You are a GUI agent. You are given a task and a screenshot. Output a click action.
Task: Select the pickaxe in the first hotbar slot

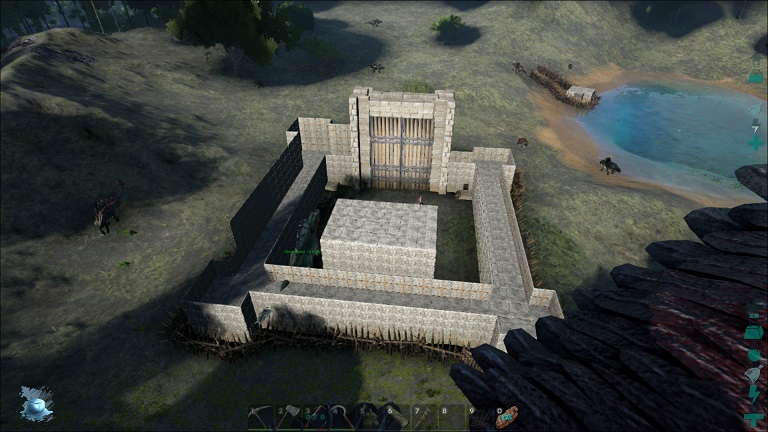pyautogui.click(x=260, y=417)
